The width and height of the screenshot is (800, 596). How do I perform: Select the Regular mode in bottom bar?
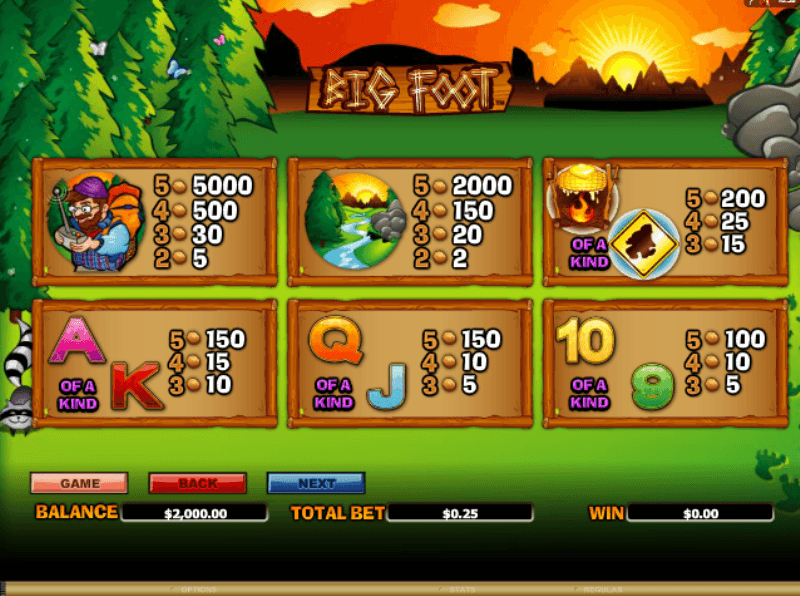coord(604,590)
